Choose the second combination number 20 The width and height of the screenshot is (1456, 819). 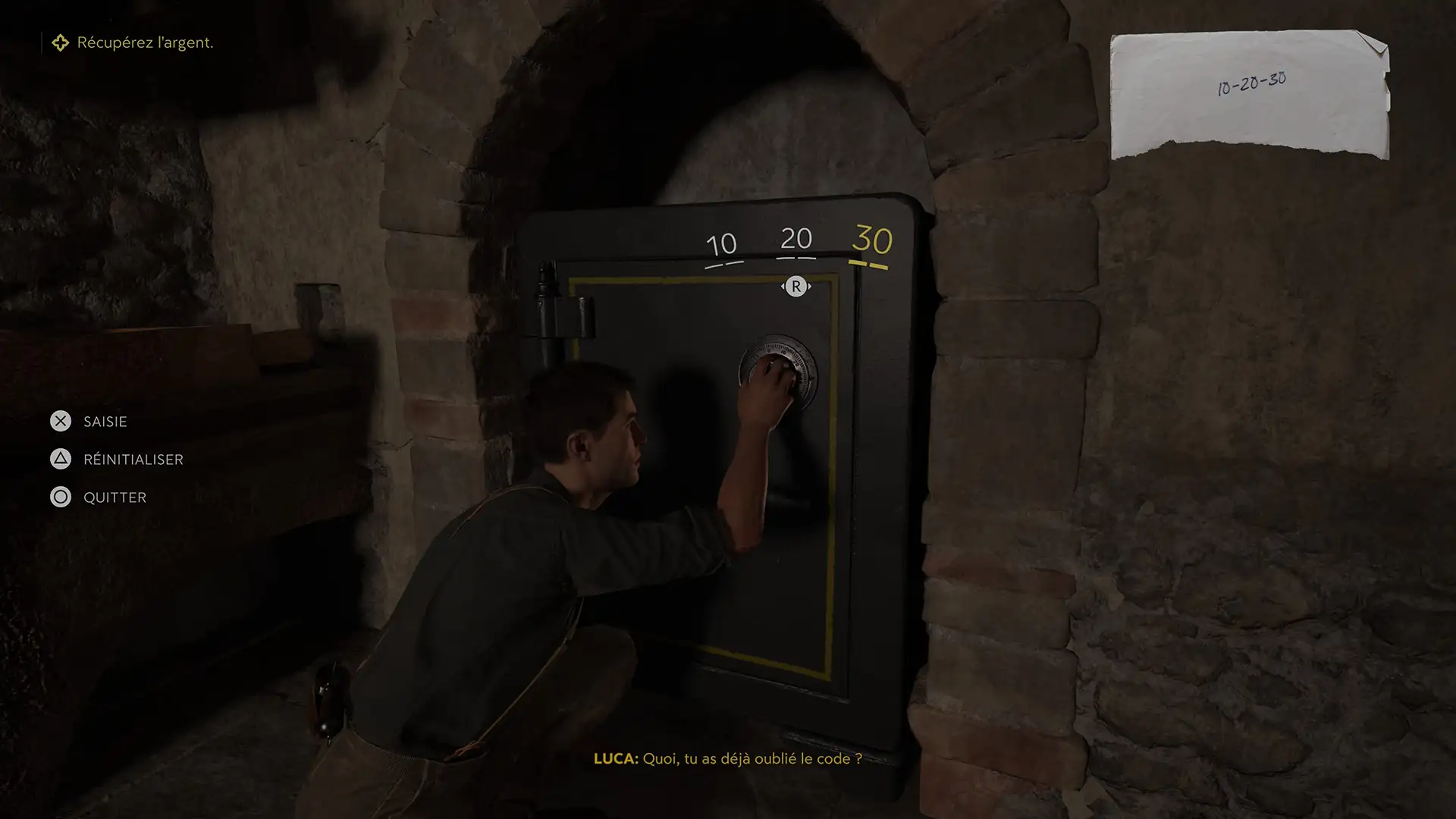pos(795,239)
